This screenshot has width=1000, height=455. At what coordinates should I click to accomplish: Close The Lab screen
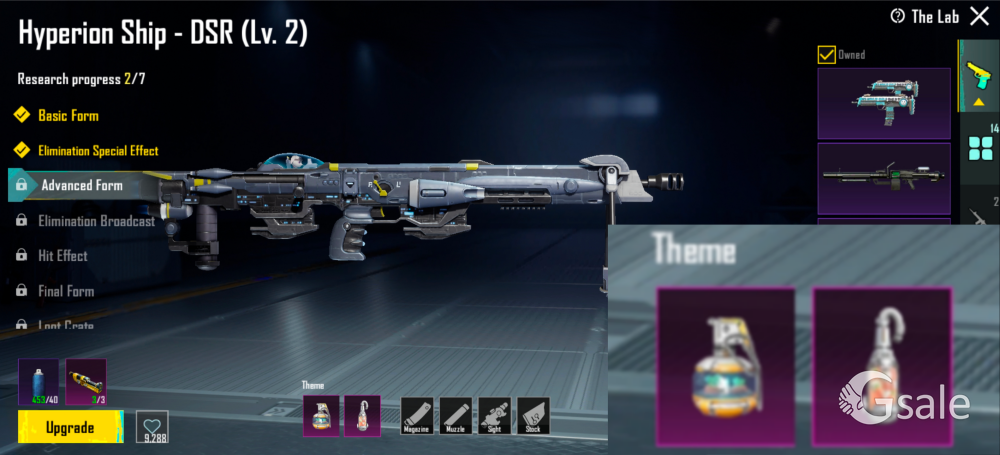(978, 16)
